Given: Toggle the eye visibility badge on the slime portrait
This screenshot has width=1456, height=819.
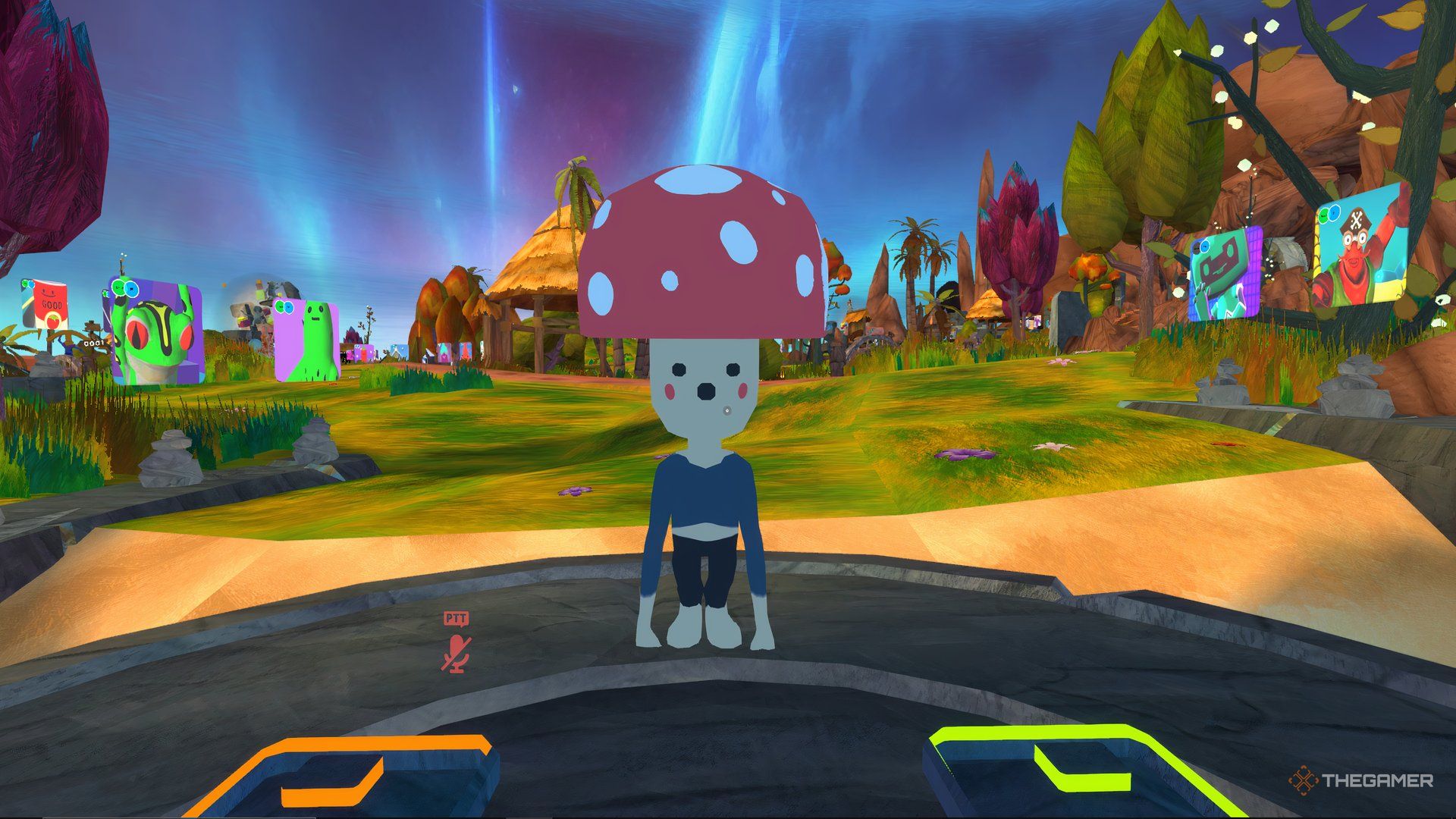Looking at the screenshot, I should tap(288, 308).
